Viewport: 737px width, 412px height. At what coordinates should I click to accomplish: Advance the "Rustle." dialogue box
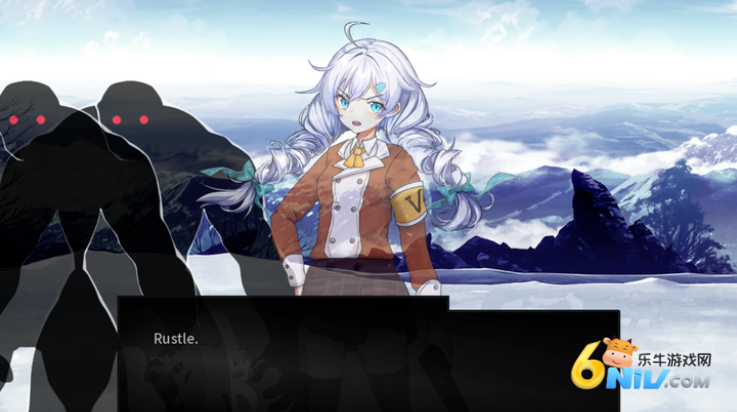(x=368, y=352)
